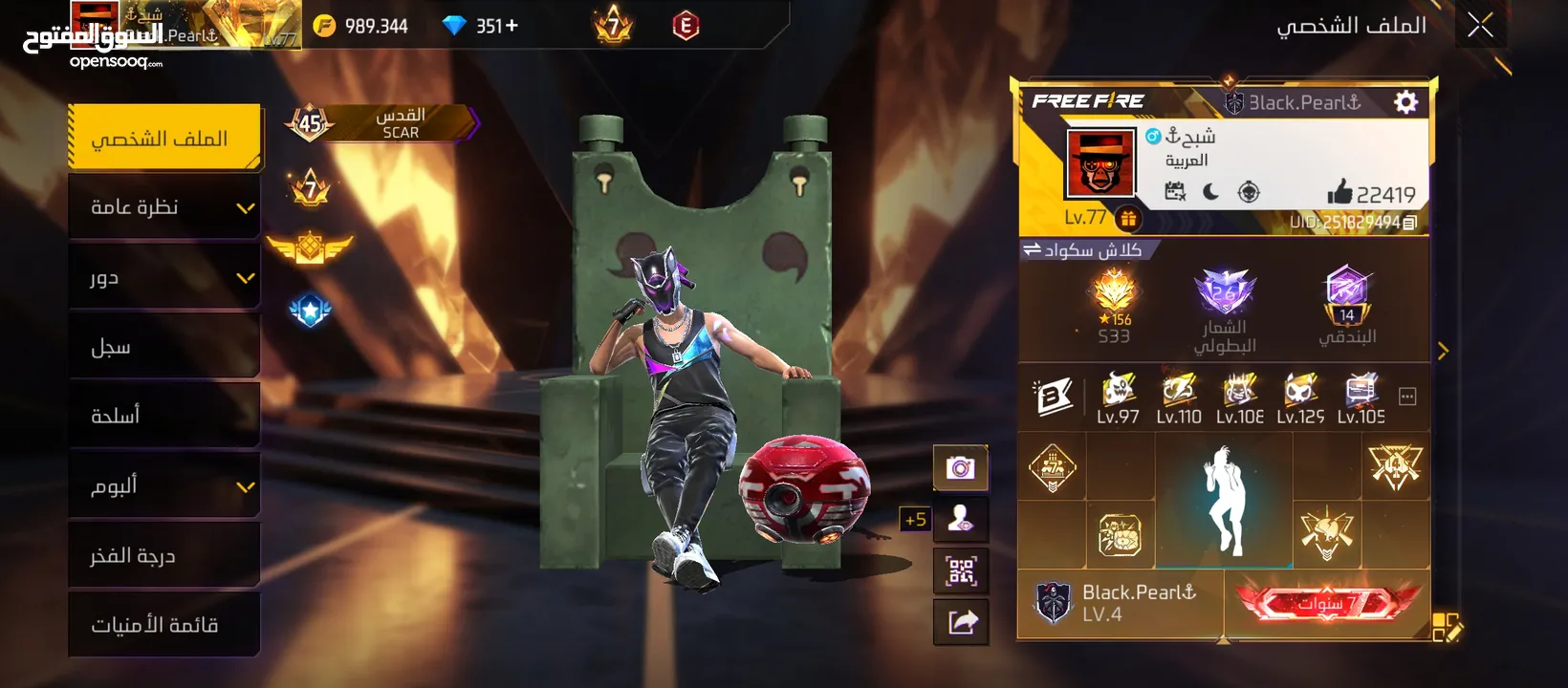This screenshot has height=688, width=1568.
Task: Open the درجة الفخر honor score section
Action: [164, 555]
